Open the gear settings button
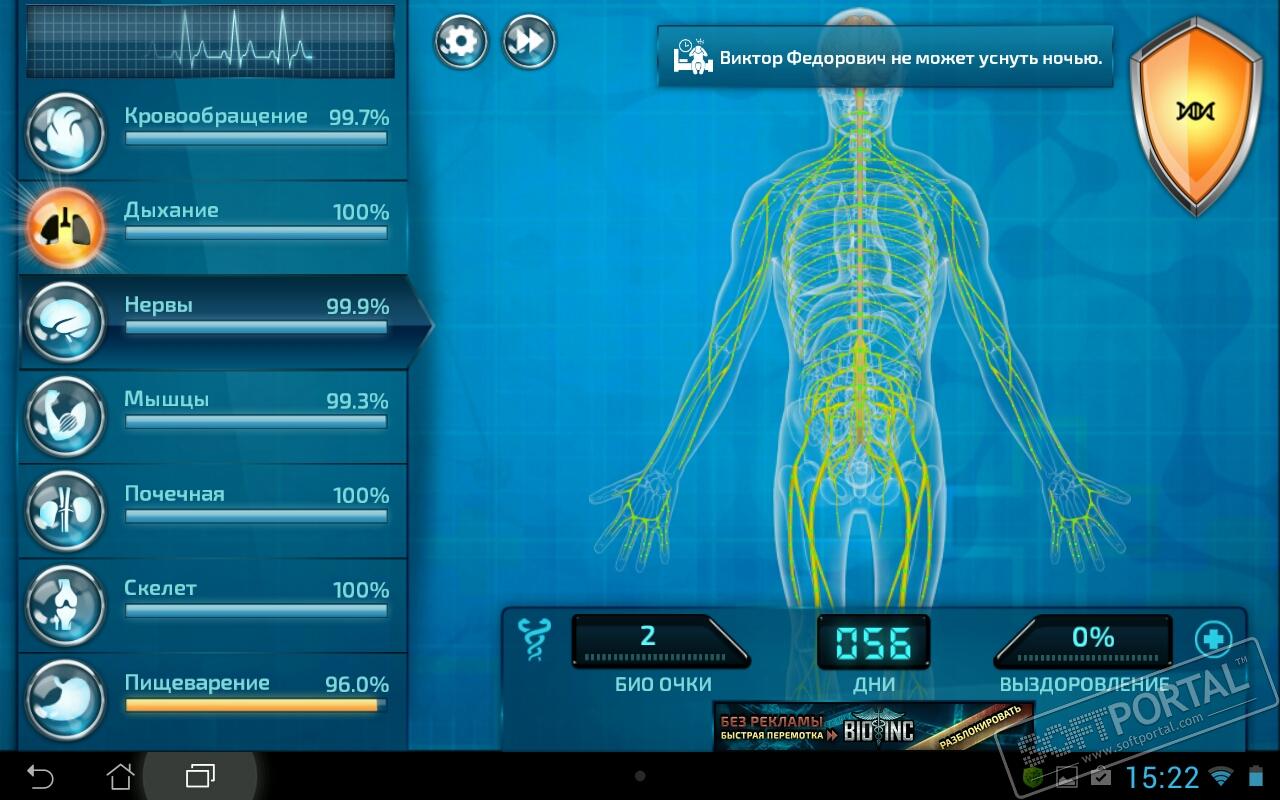 (x=461, y=42)
